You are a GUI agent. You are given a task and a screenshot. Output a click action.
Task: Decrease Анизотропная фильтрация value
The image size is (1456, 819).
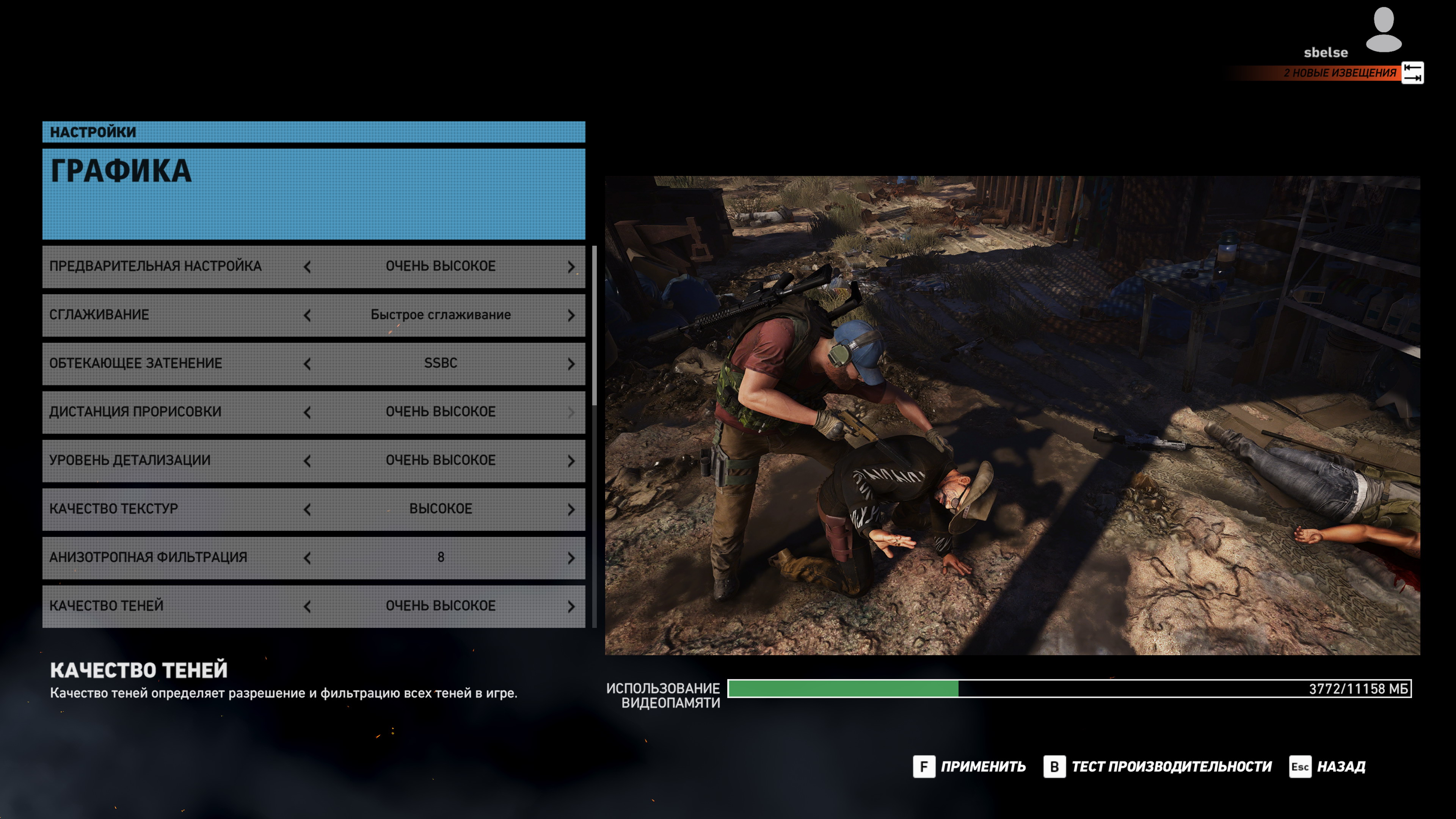[x=307, y=559]
